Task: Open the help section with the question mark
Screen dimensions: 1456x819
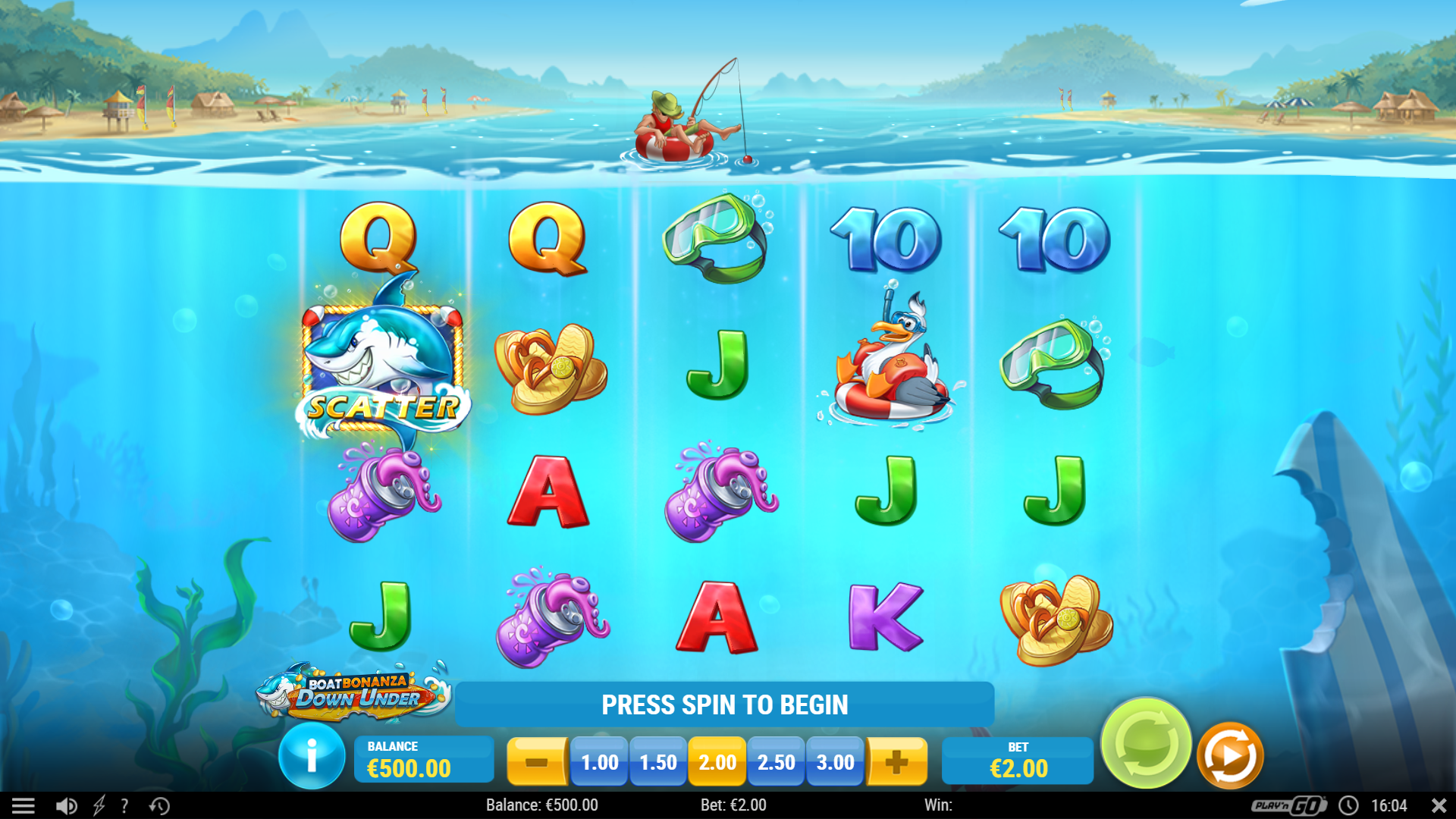Action: click(x=124, y=805)
